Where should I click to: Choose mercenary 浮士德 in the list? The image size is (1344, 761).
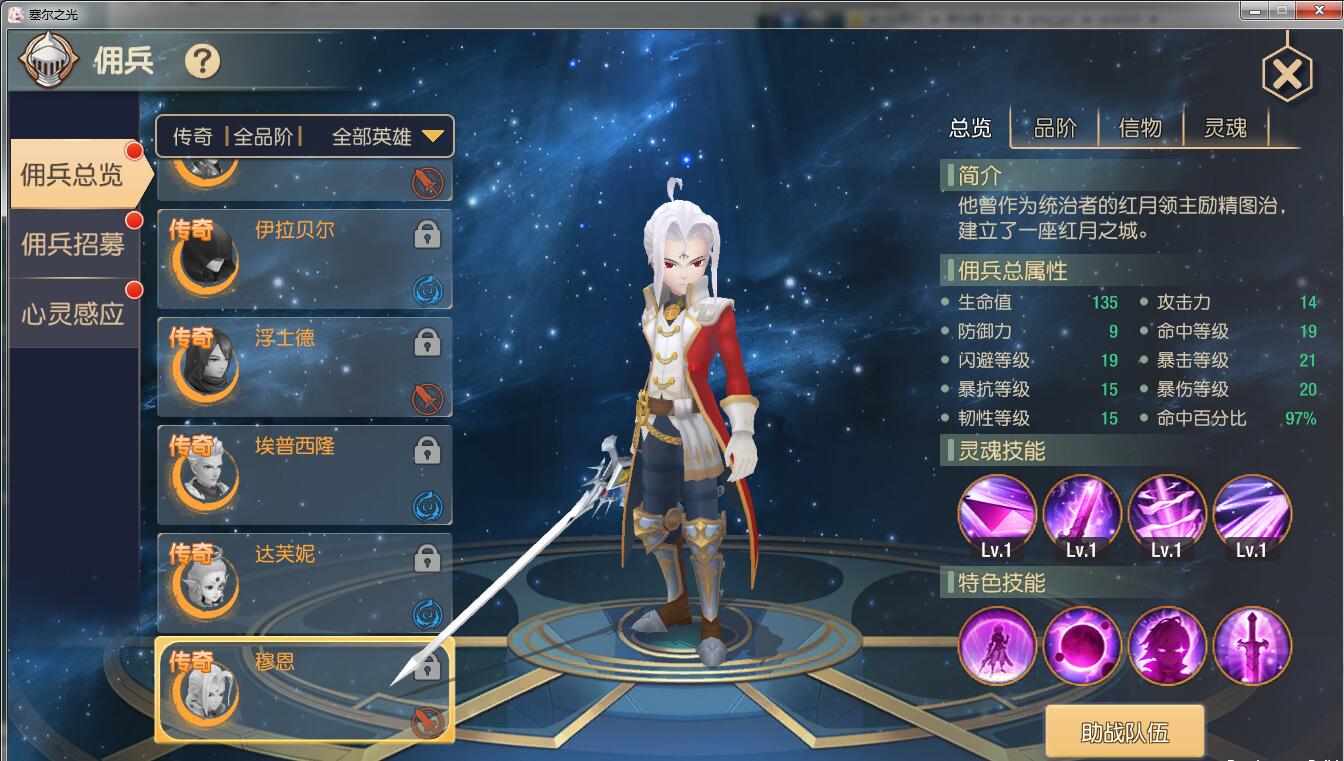pyautogui.click(x=304, y=366)
